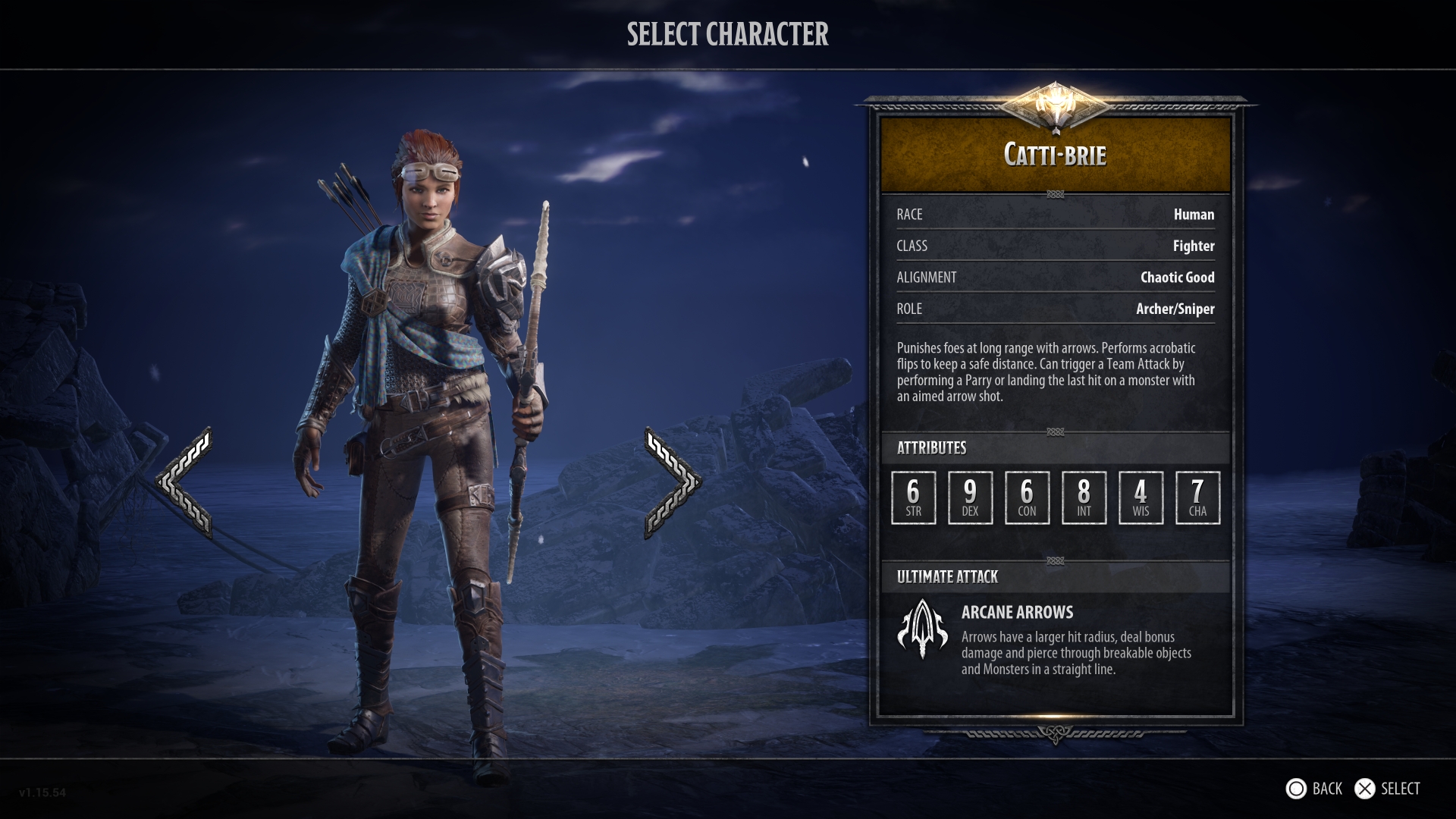The image size is (1456, 819).
Task: Click the CON attribute box showing 6
Action: 1027,497
